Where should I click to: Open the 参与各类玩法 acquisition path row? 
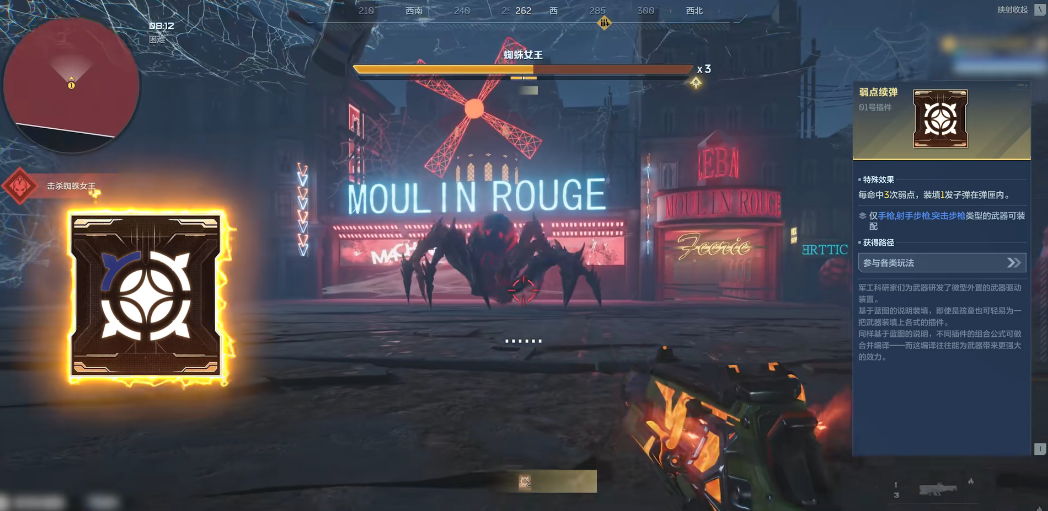tap(942, 263)
